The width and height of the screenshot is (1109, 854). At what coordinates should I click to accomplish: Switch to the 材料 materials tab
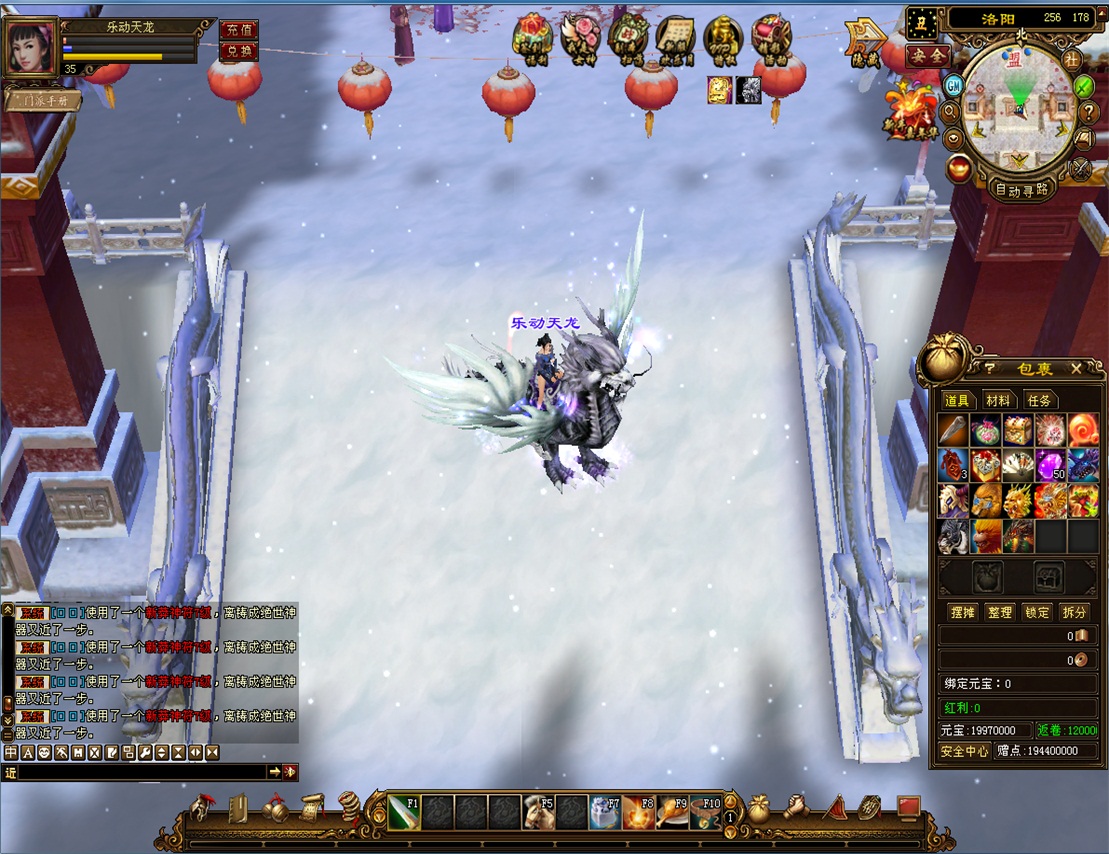pos(998,400)
